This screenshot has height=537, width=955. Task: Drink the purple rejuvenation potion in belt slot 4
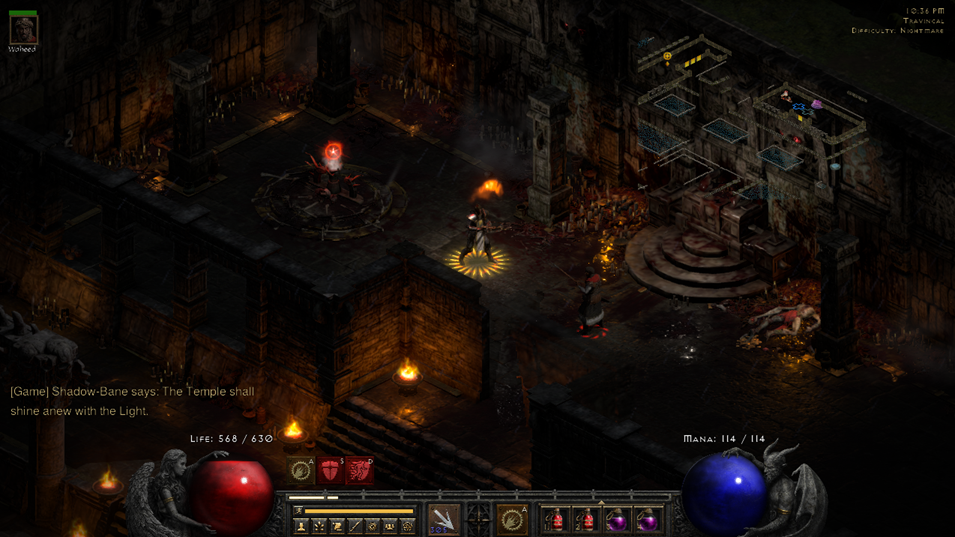point(647,519)
